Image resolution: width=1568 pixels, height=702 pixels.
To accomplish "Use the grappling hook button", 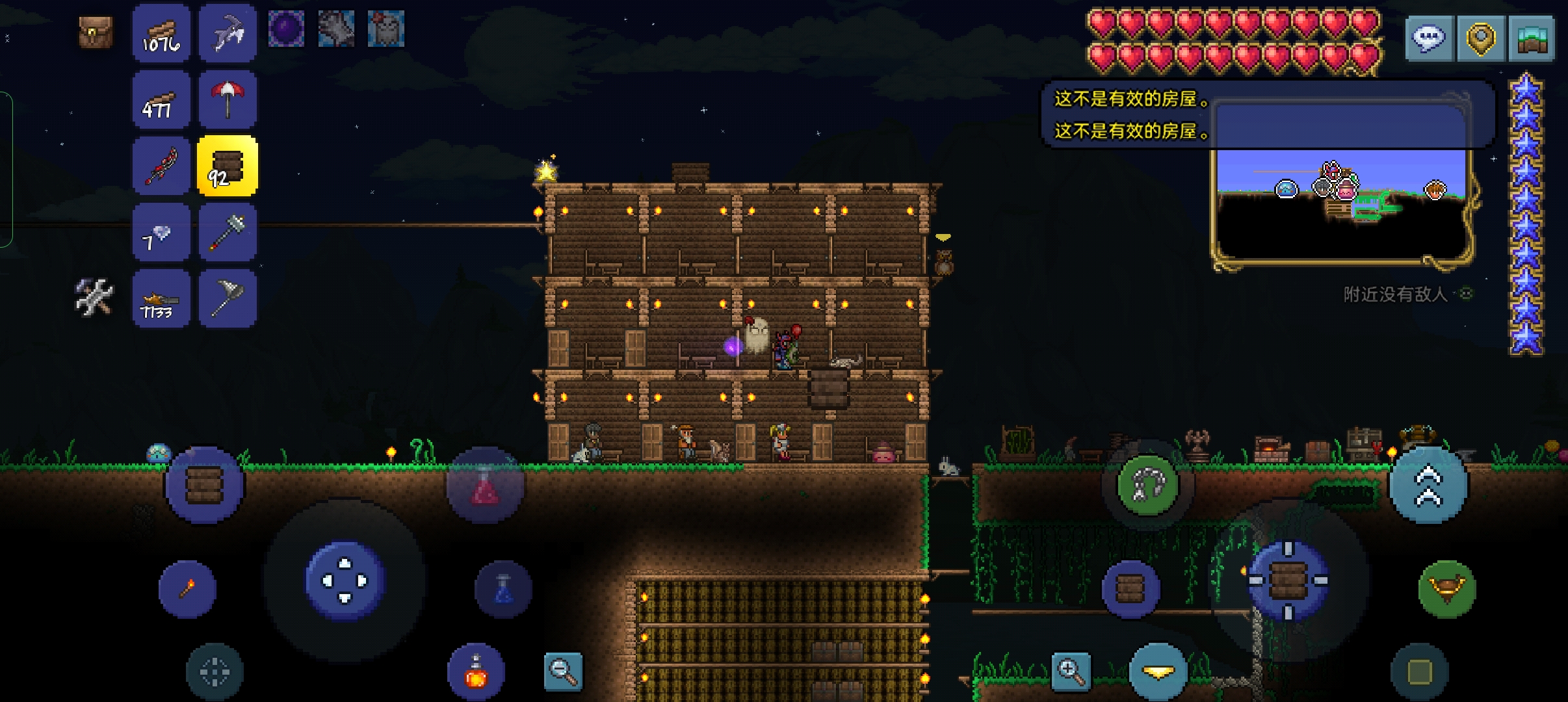I will [1147, 486].
